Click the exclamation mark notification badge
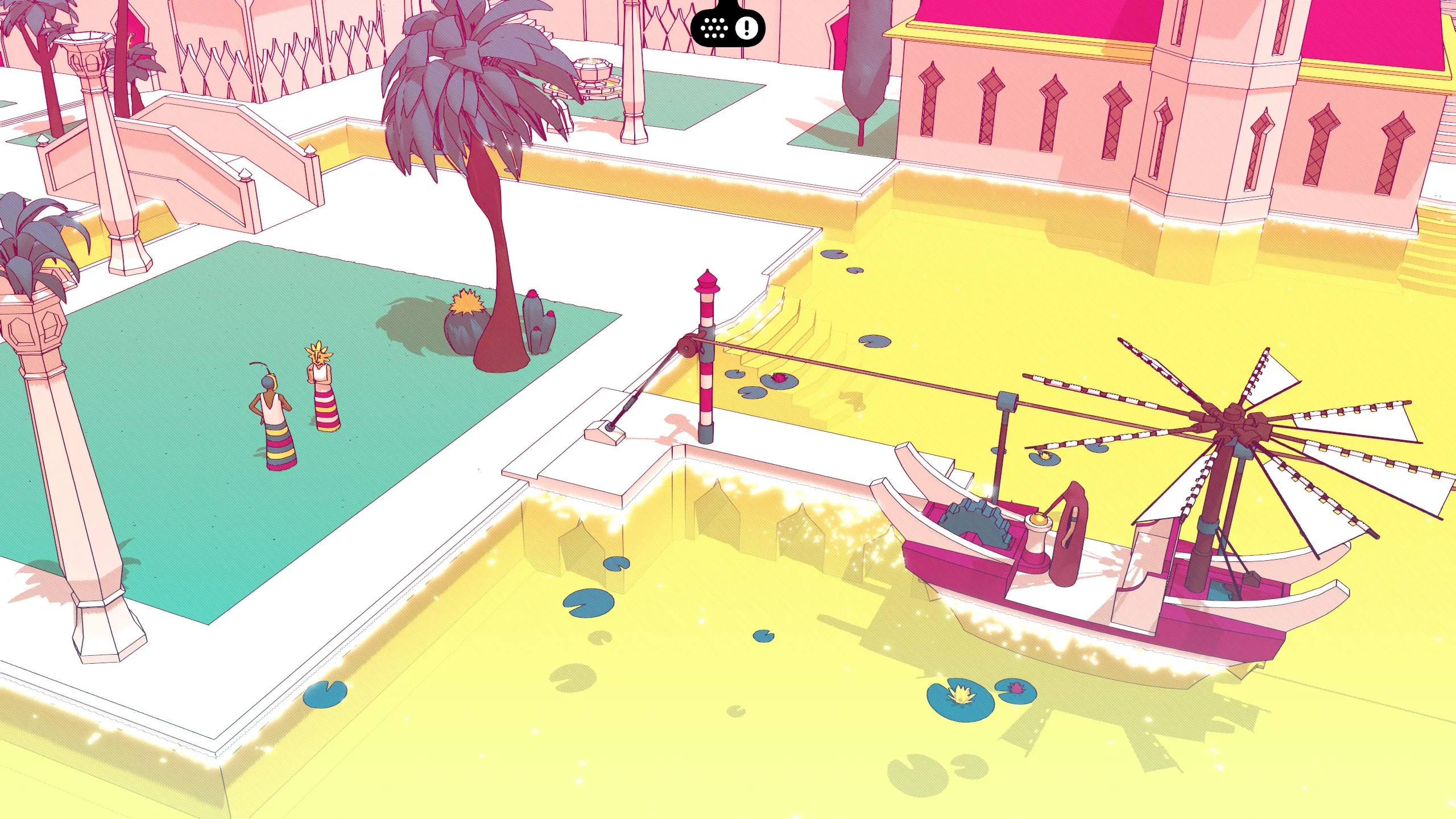 click(x=746, y=27)
